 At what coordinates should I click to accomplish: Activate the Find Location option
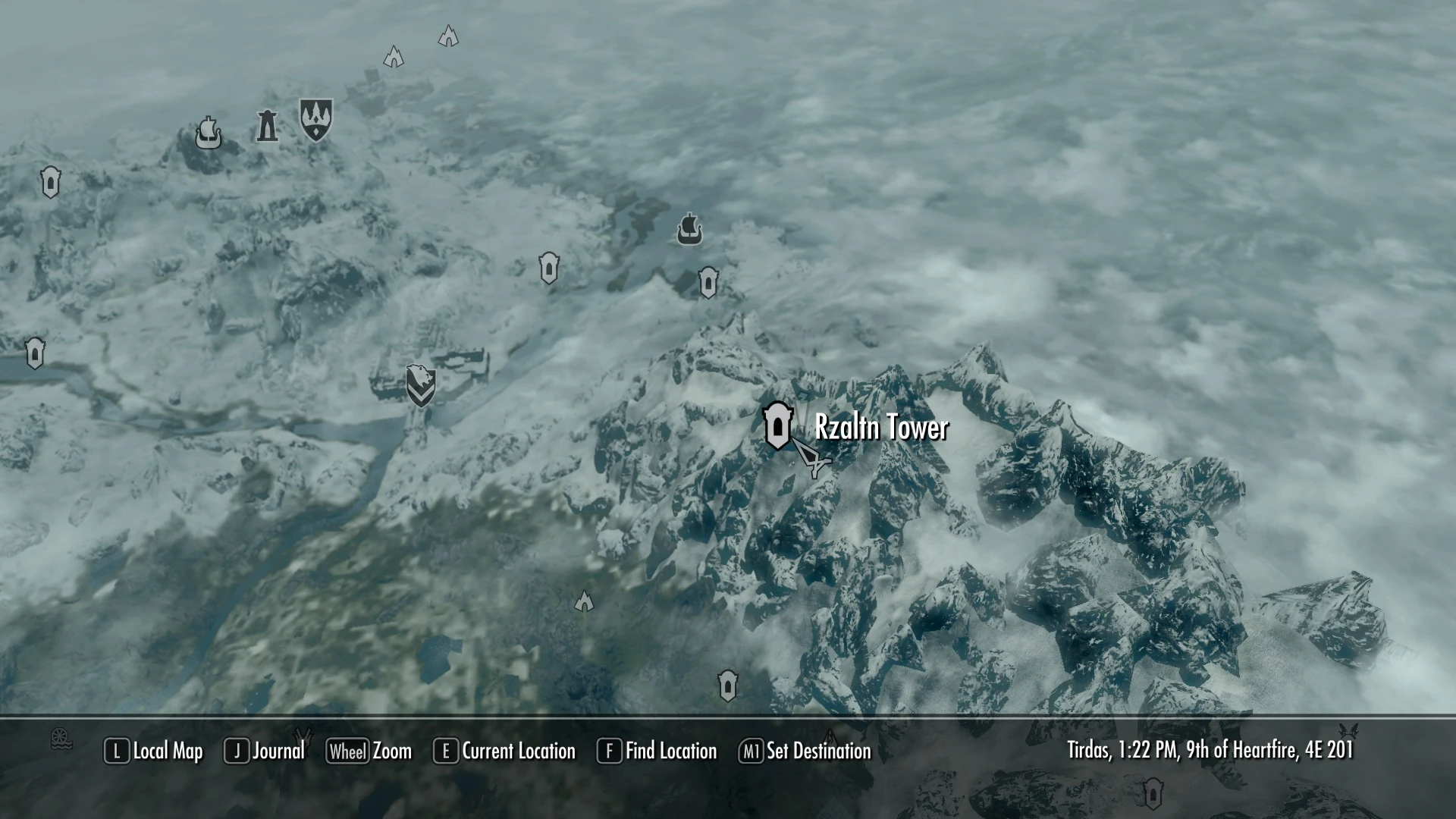click(x=657, y=751)
